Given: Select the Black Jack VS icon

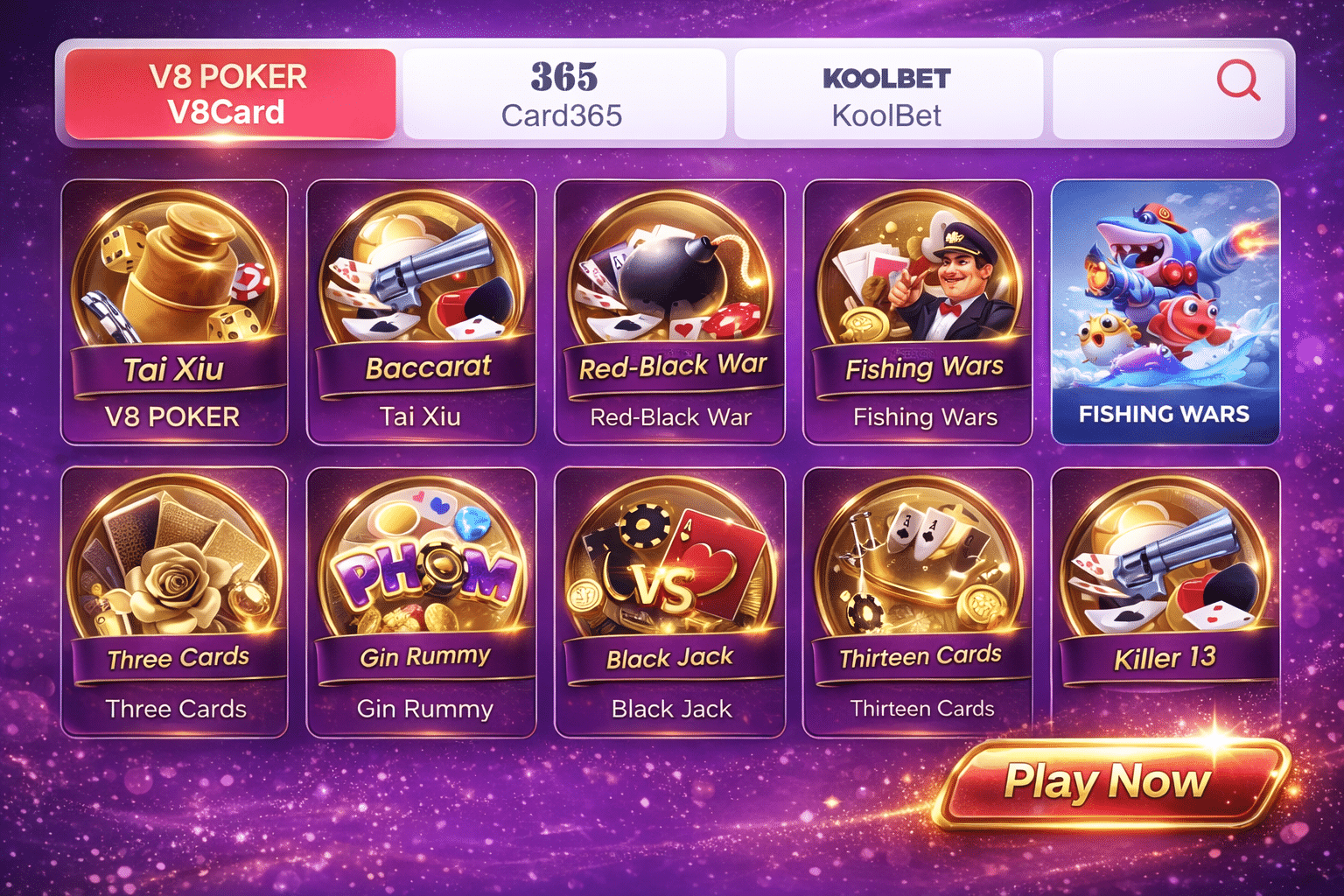Looking at the screenshot, I should [670, 569].
